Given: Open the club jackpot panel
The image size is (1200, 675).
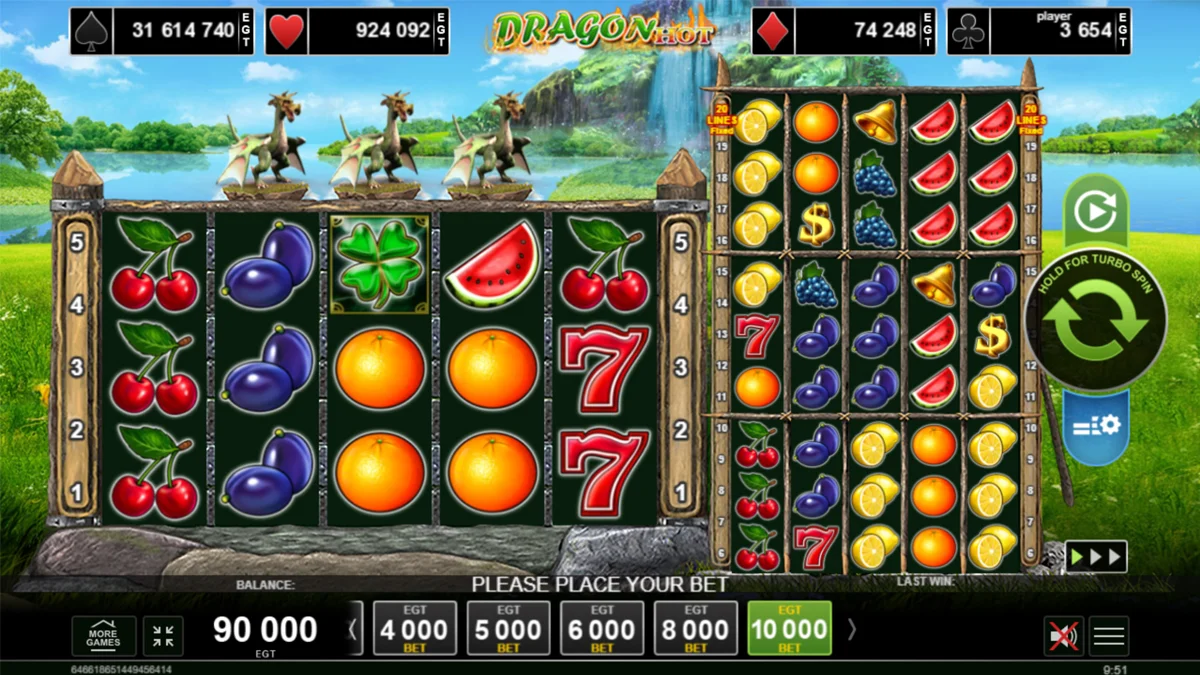Looking at the screenshot, I should tap(1039, 31).
